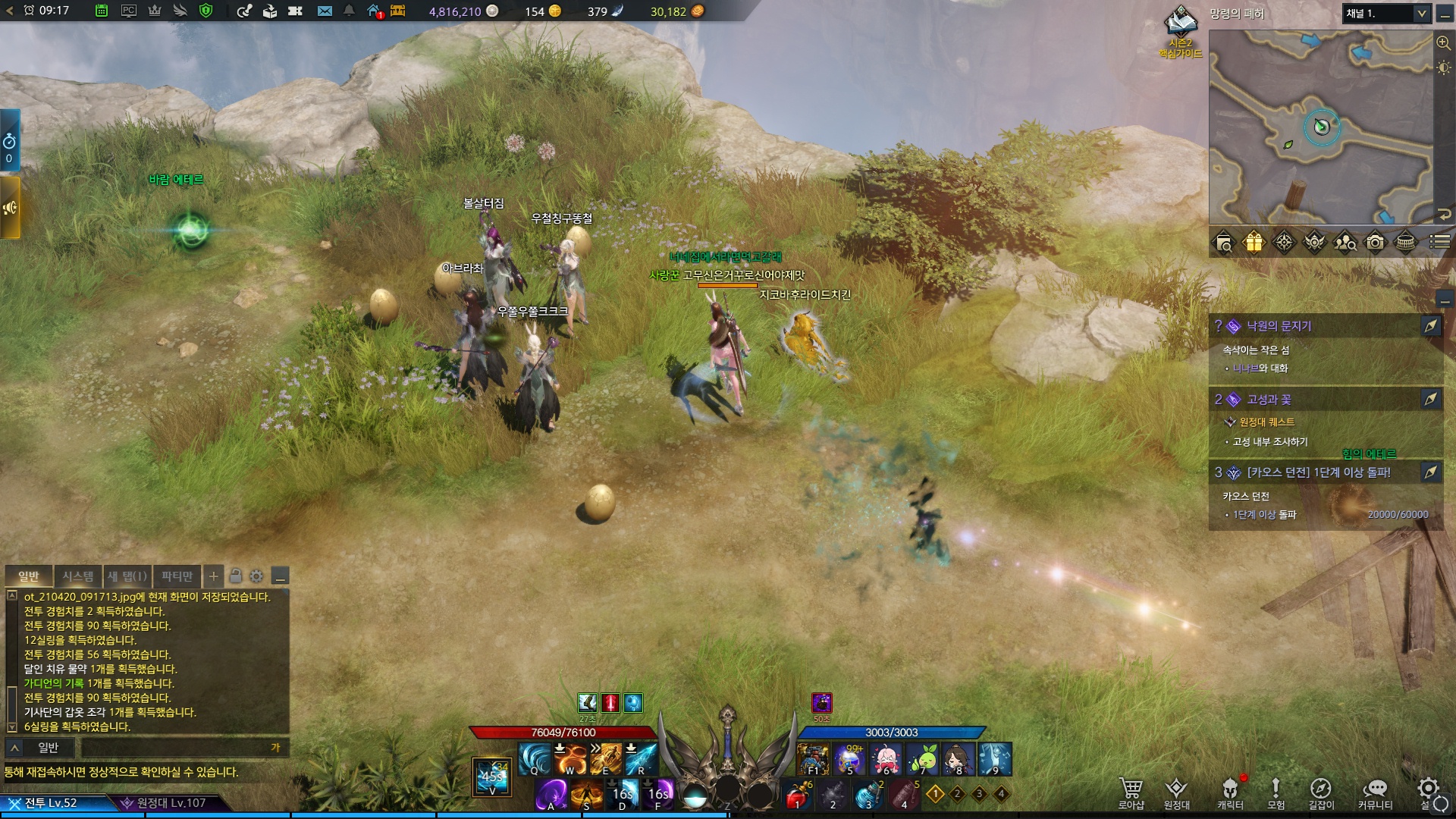Use the red potion in slot 1
The image size is (1456, 819).
pyautogui.click(x=796, y=795)
